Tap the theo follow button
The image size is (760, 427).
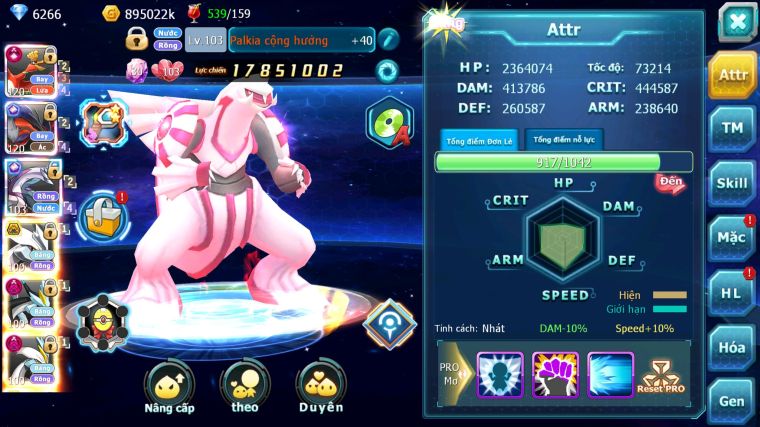tap(244, 387)
